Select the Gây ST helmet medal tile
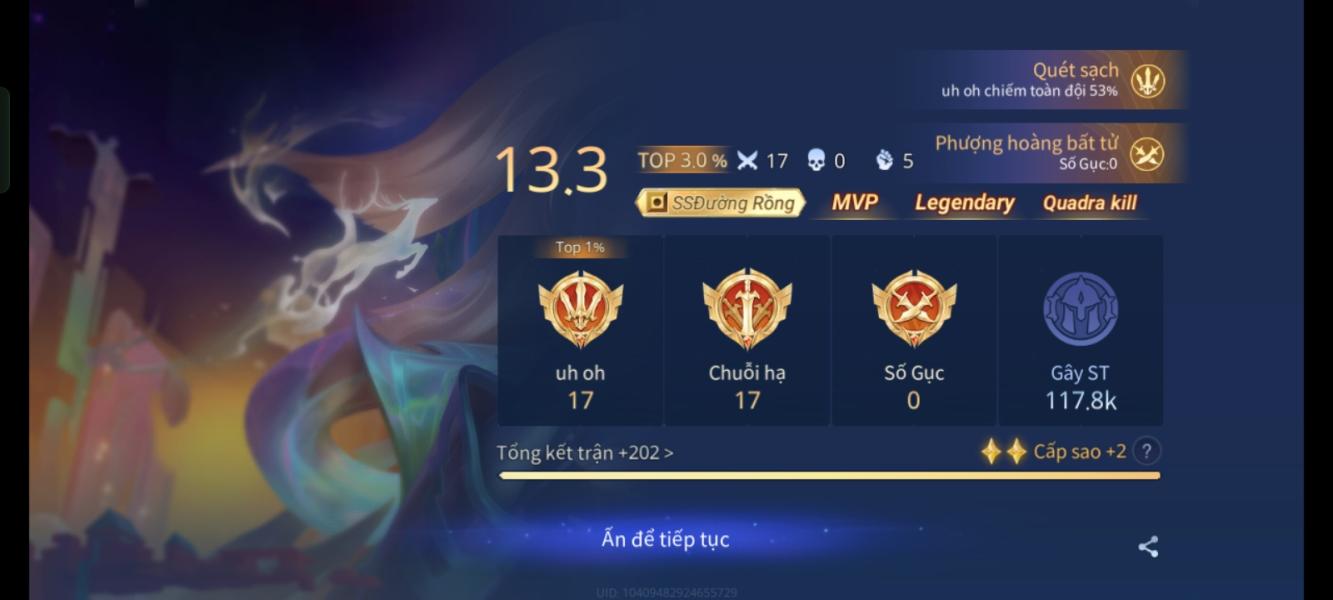Viewport: 1333px width, 600px height. 1080,330
